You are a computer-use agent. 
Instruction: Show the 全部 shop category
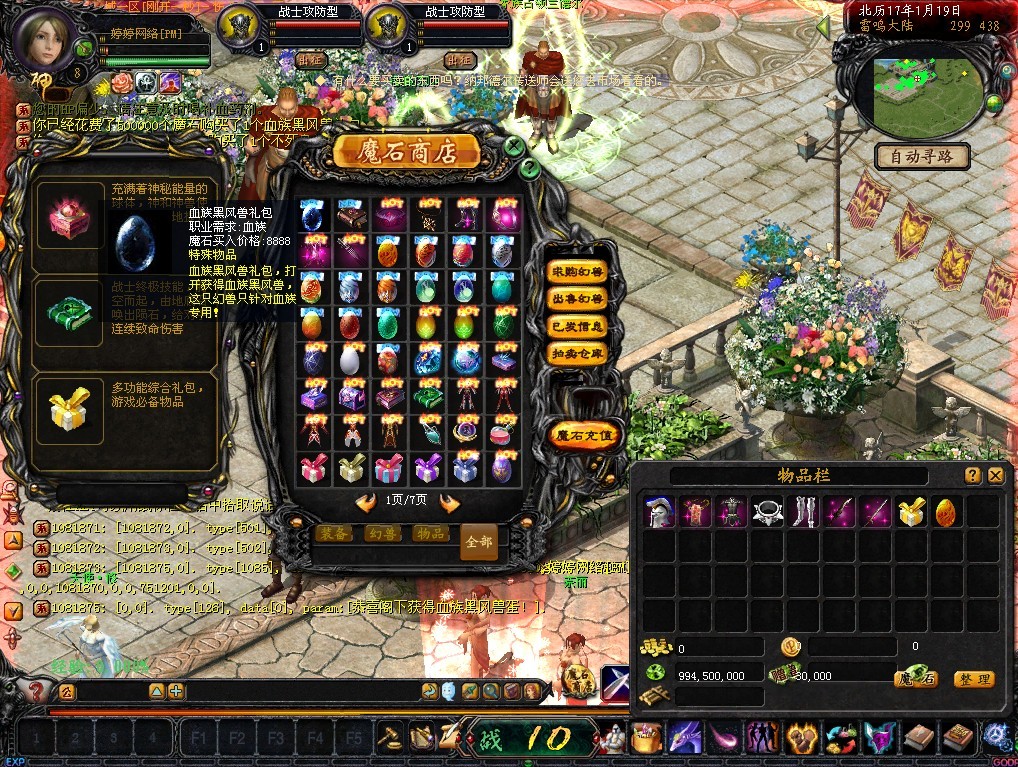click(x=479, y=541)
